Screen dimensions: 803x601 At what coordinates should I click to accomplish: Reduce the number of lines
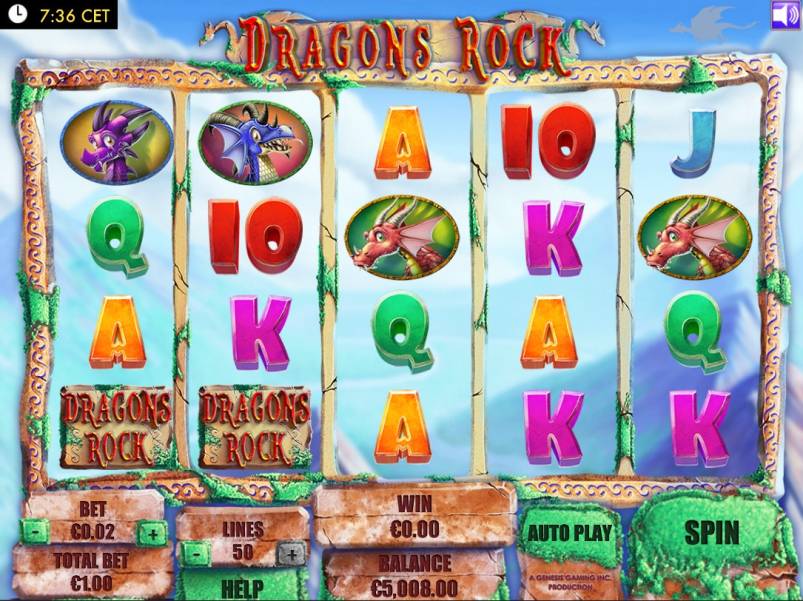(x=197, y=552)
